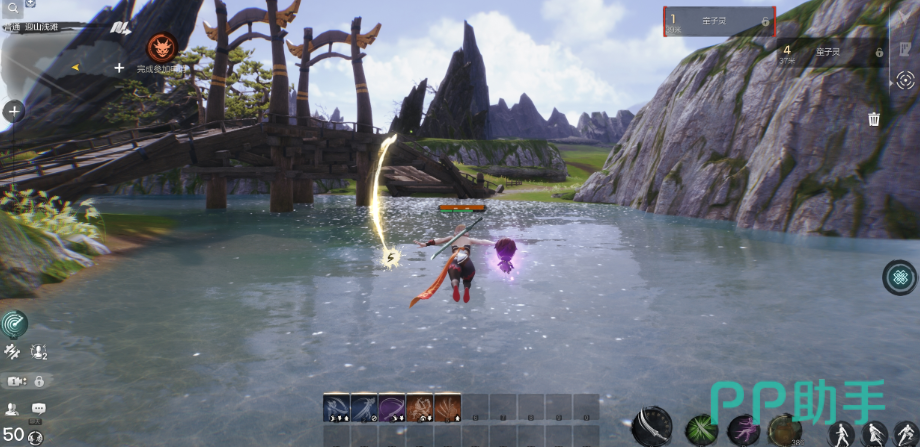Tap the teal knot emblem button
Image resolution: width=920 pixels, height=447 pixels.
coord(899,277)
